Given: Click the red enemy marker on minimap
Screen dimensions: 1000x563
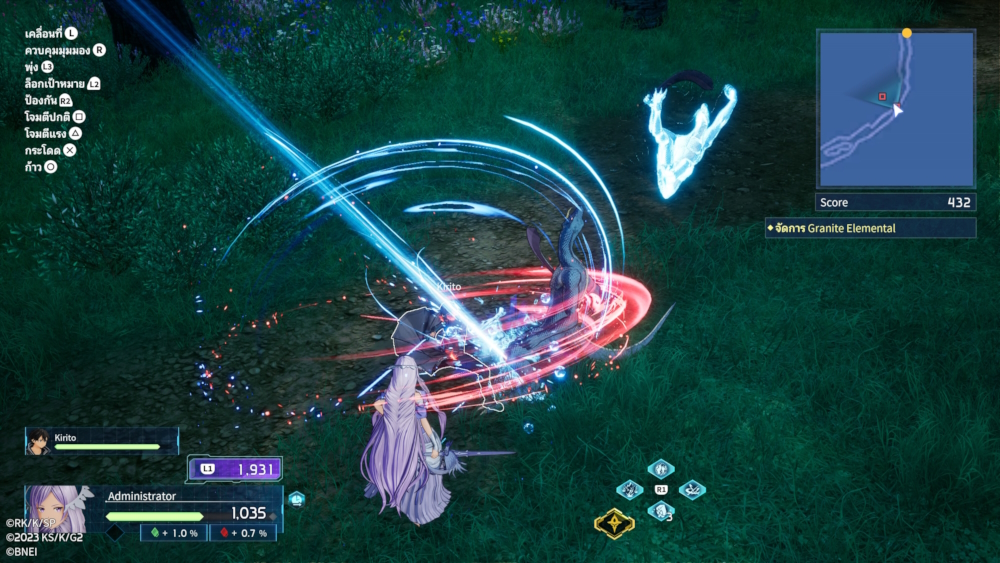Looking at the screenshot, I should pyautogui.click(x=882, y=97).
